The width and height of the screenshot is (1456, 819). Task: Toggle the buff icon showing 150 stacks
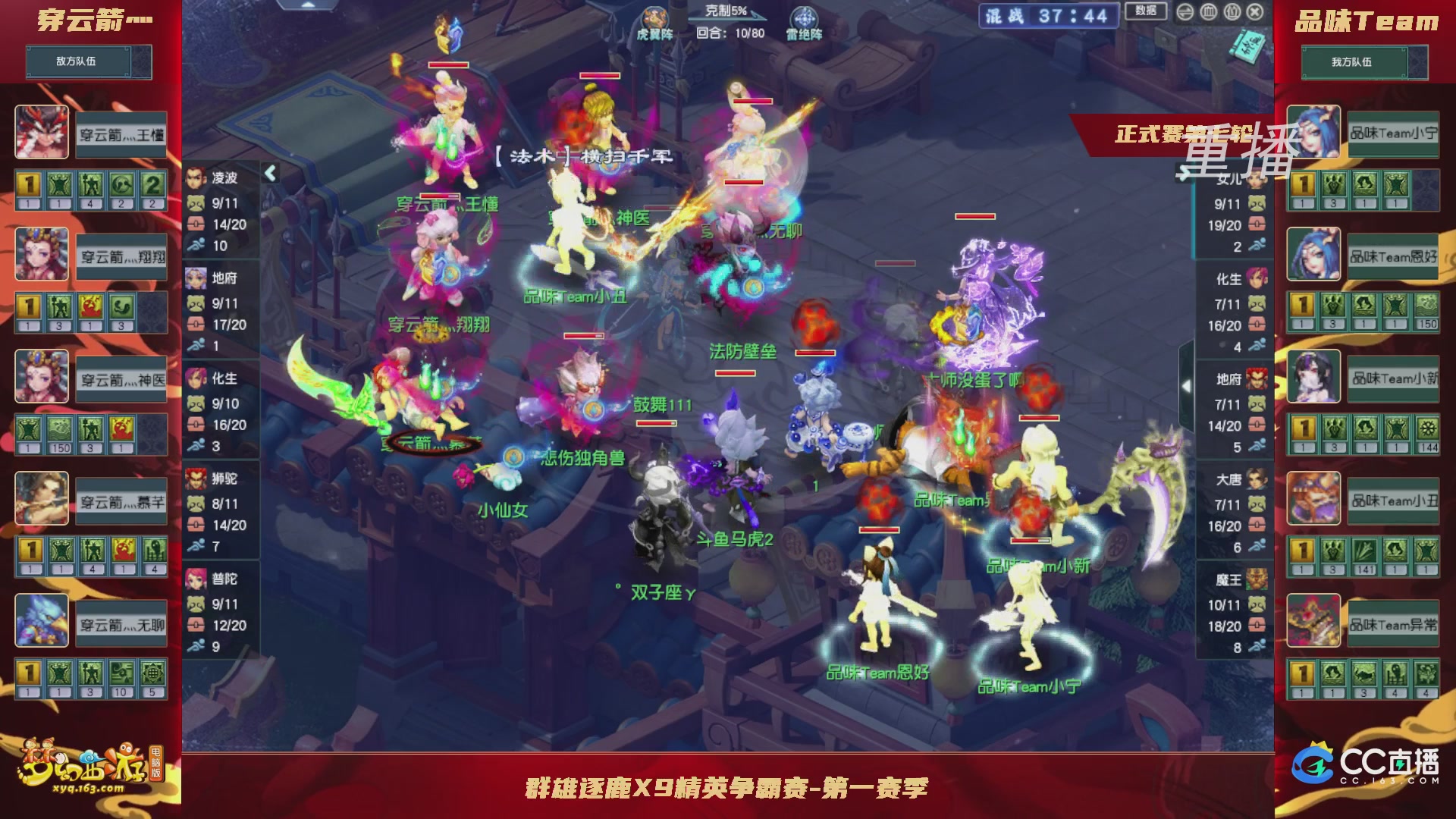[x=58, y=428]
